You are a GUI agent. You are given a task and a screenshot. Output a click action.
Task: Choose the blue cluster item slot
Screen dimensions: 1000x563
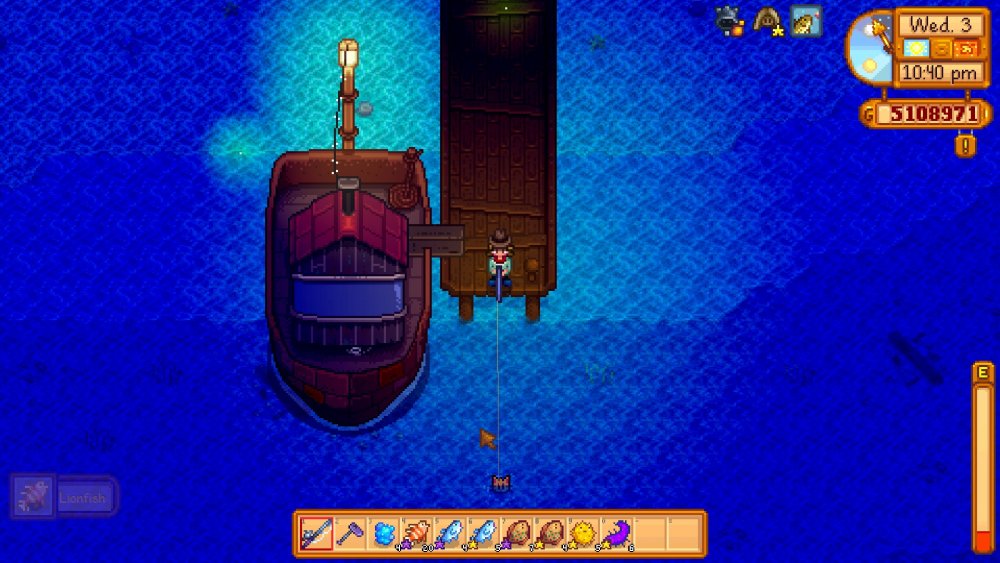click(384, 533)
